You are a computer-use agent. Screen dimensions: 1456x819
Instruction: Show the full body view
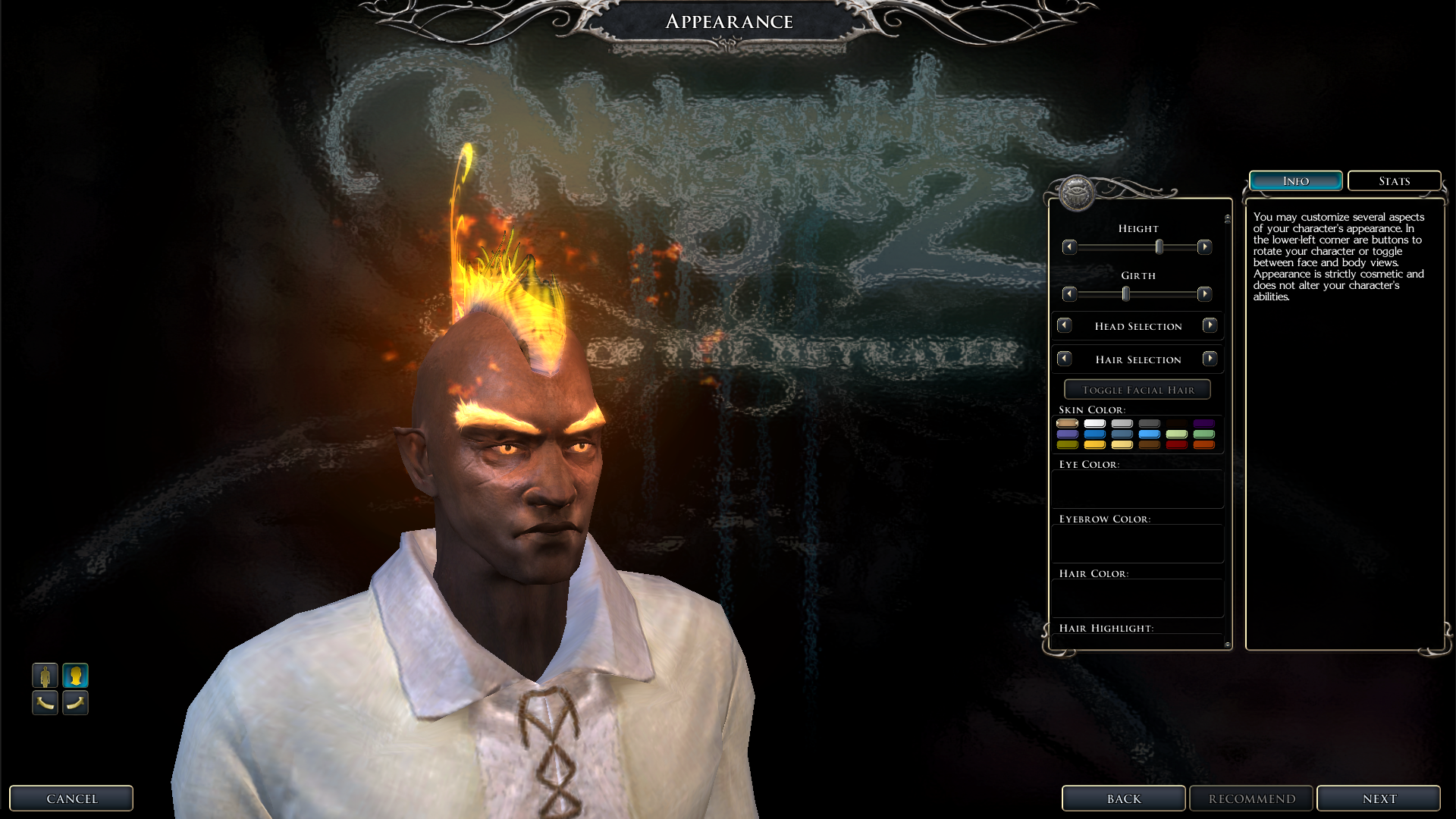pos(45,675)
